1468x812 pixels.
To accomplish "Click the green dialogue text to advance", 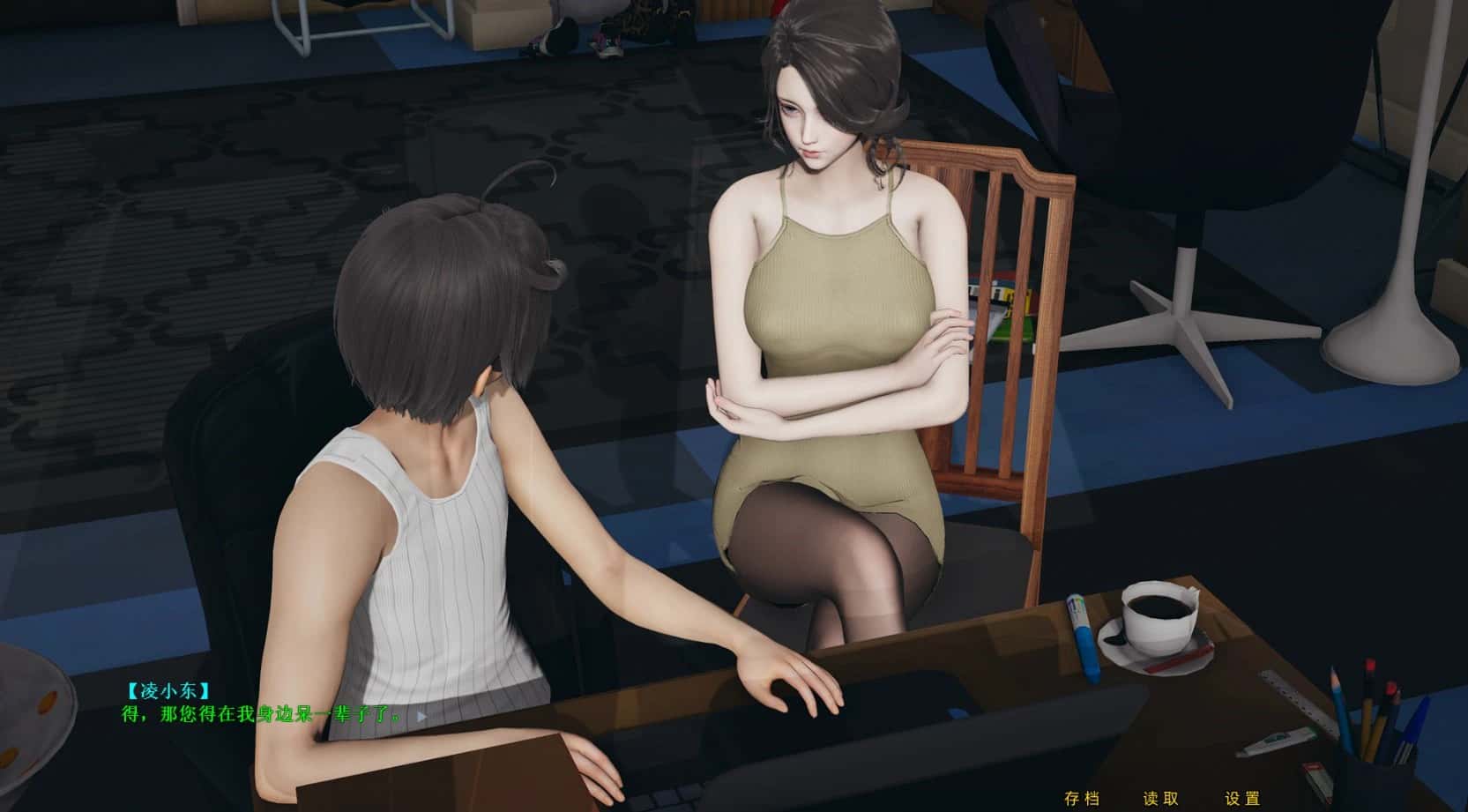I will pos(260,716).
